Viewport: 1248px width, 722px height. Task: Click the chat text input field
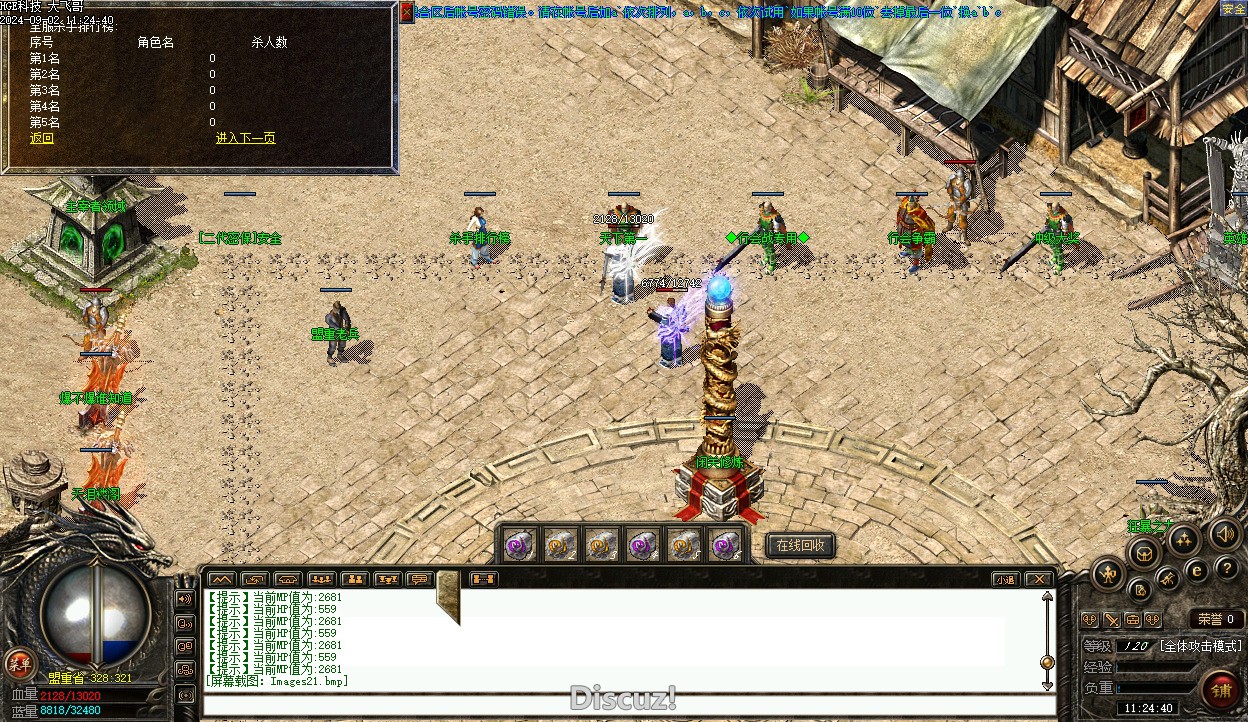(x=620, y=703)
